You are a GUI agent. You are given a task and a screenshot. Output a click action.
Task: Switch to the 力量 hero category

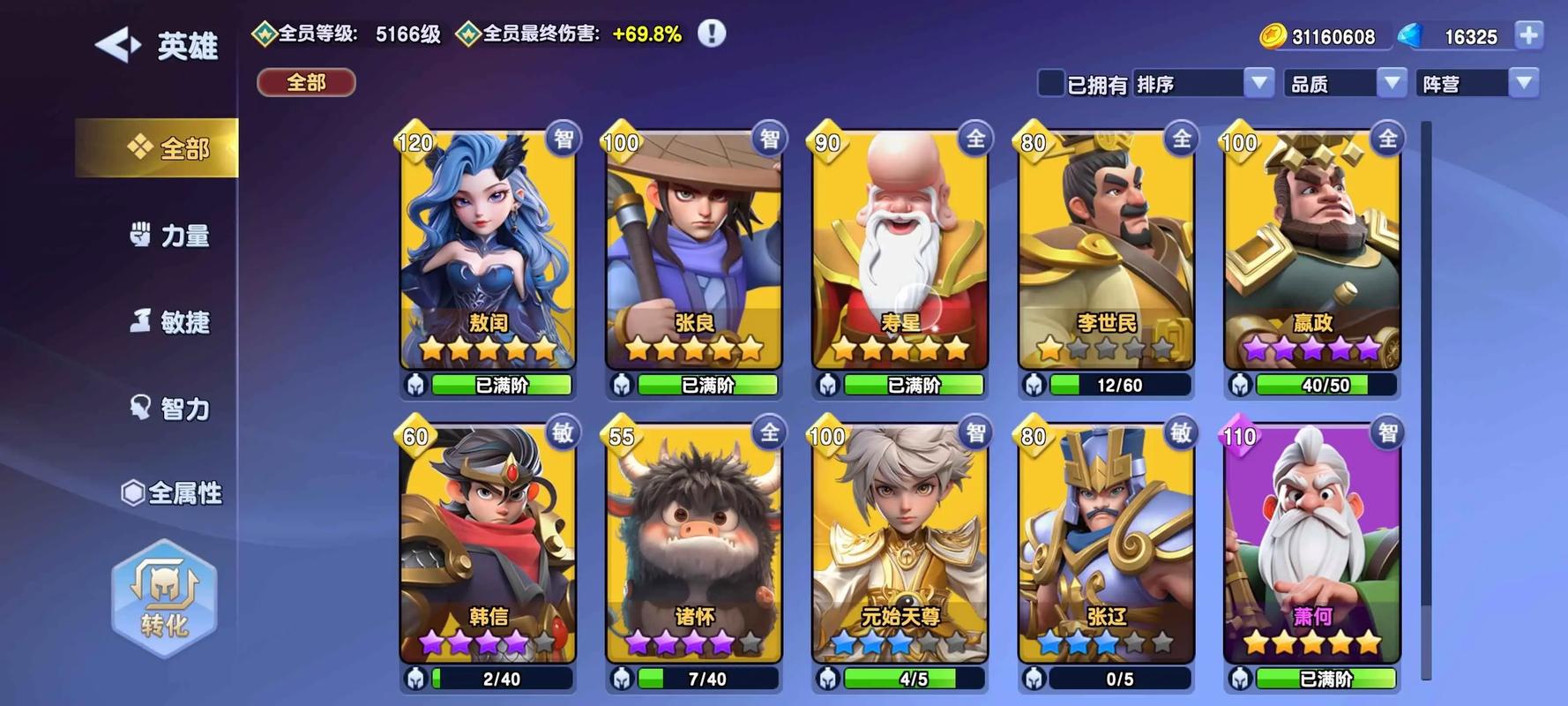click(x=170, y=236)
